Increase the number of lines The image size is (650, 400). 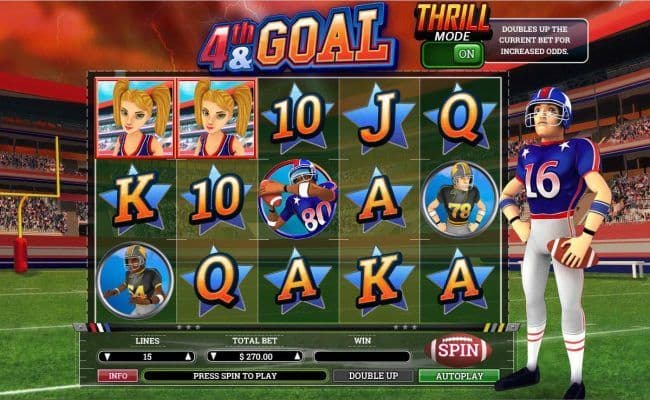point(187,356)
